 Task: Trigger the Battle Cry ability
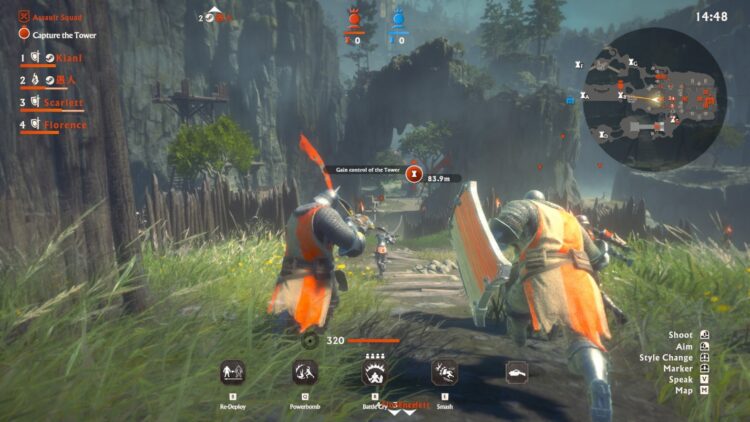pyautogui.click(x=377, y=373)
